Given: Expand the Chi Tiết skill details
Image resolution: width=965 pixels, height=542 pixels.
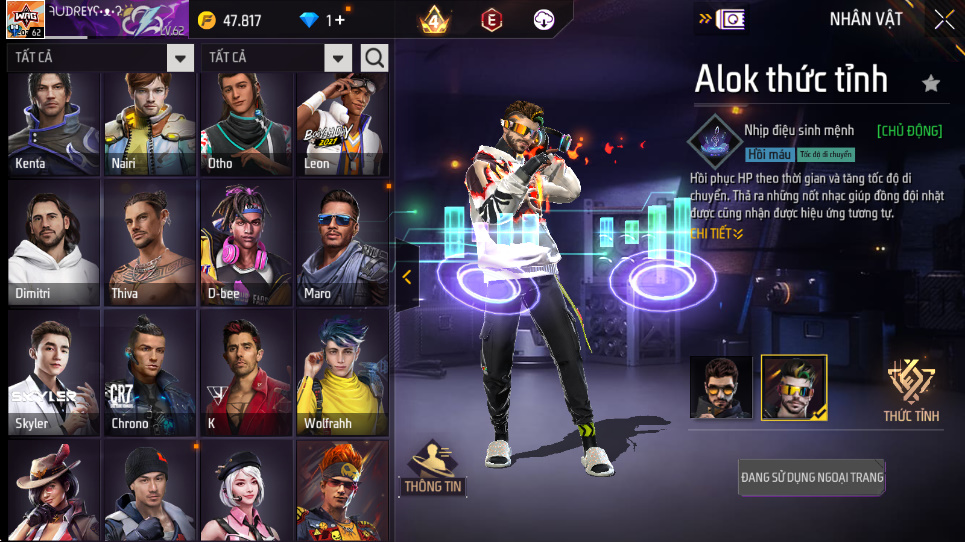Looking at the screenshot, I should pyautogui.click(x=716, y=234).
